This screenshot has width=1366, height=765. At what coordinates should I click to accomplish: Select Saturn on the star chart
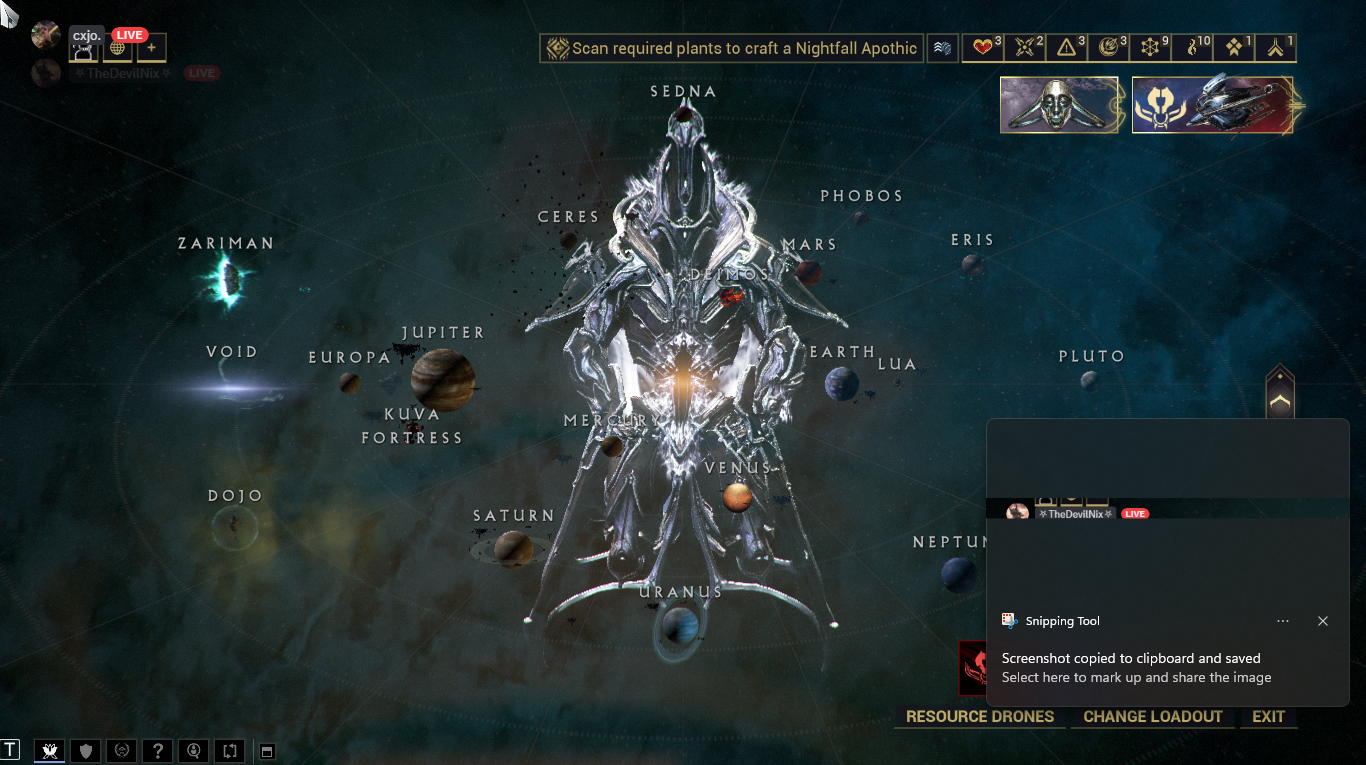pos(512,547)
